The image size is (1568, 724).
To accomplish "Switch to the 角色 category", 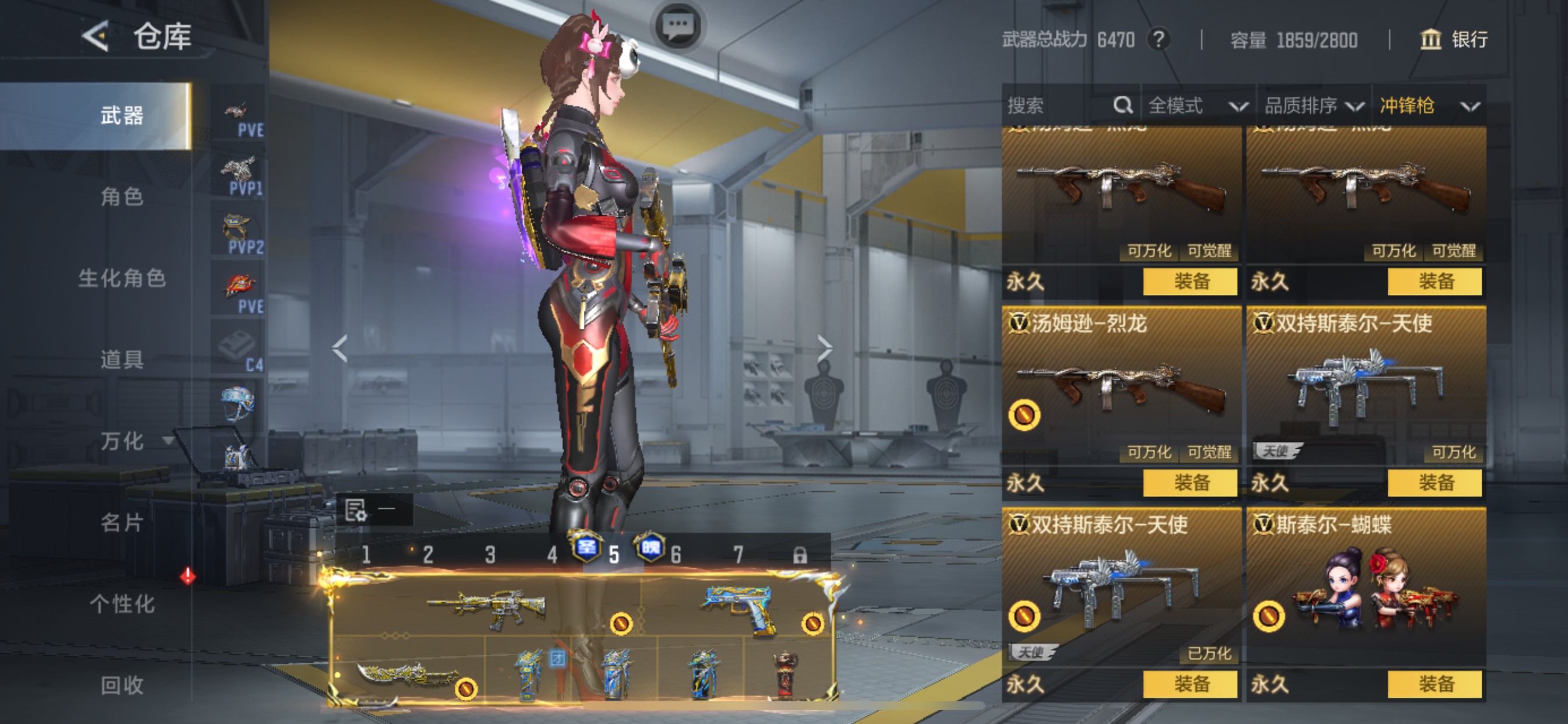I will [x=122, y=196].
